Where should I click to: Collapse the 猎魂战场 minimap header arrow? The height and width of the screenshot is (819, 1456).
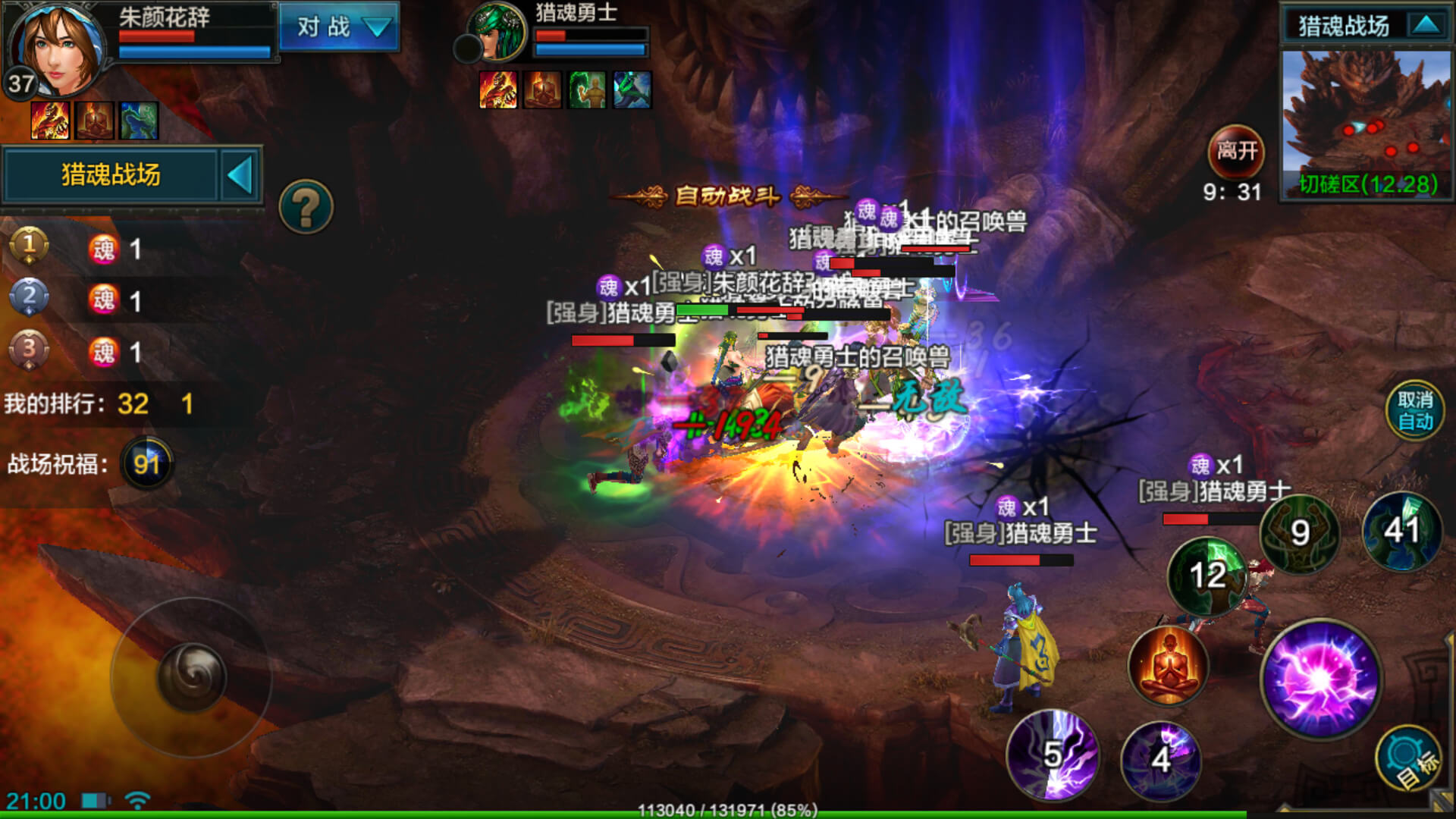click(1426, 25)
